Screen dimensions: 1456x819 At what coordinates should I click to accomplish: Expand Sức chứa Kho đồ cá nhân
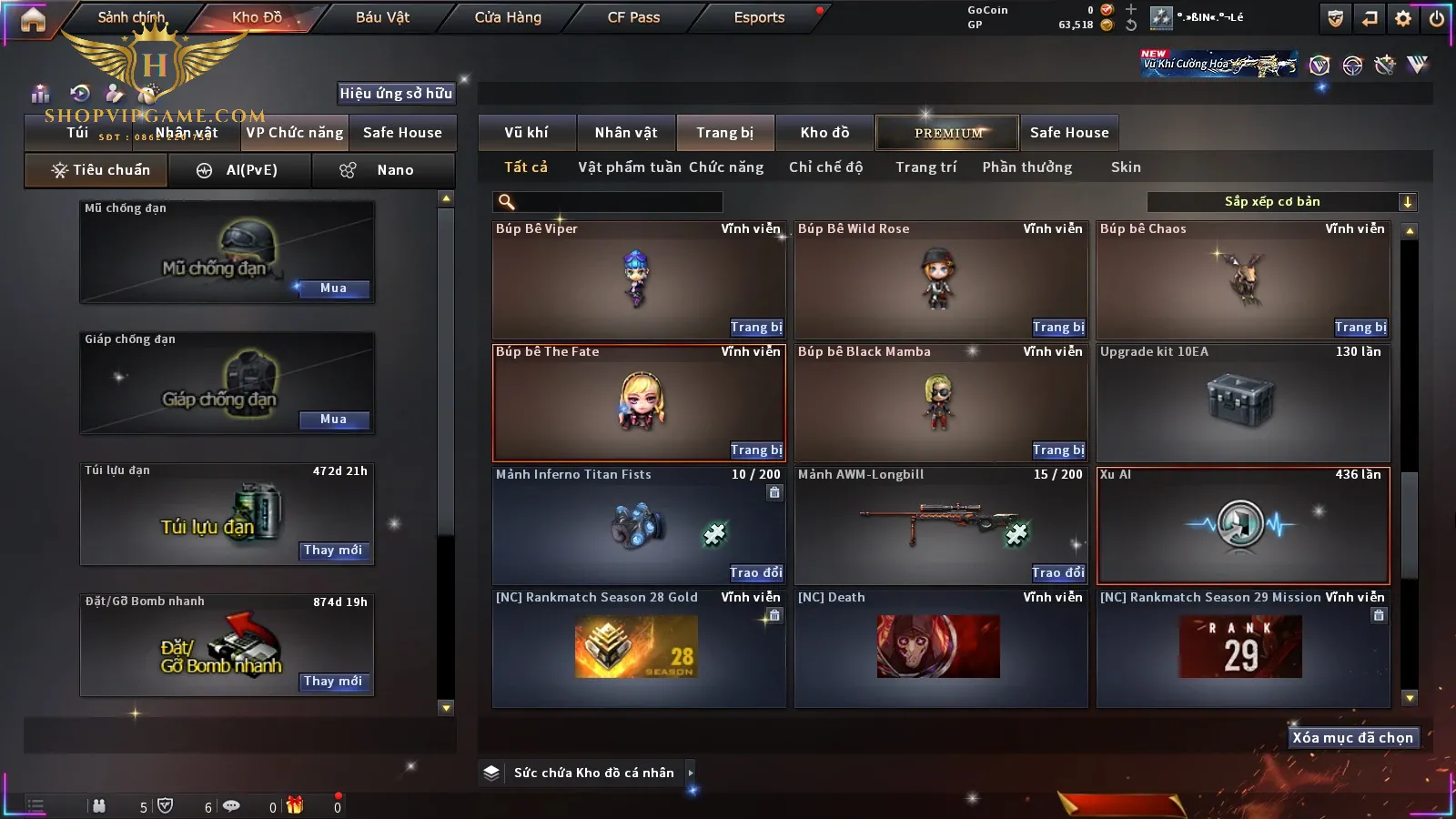pyautogui.click(x=690, y=773)
